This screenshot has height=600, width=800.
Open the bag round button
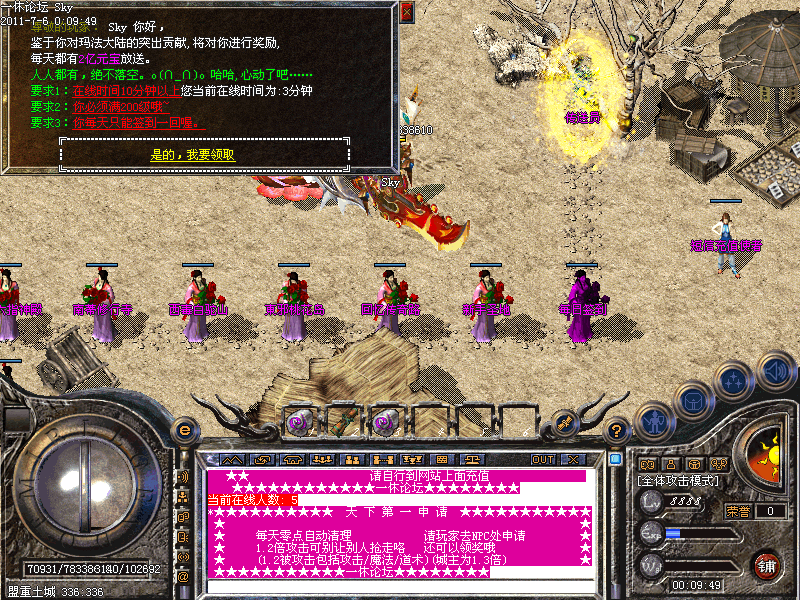(x=693, y=400)
